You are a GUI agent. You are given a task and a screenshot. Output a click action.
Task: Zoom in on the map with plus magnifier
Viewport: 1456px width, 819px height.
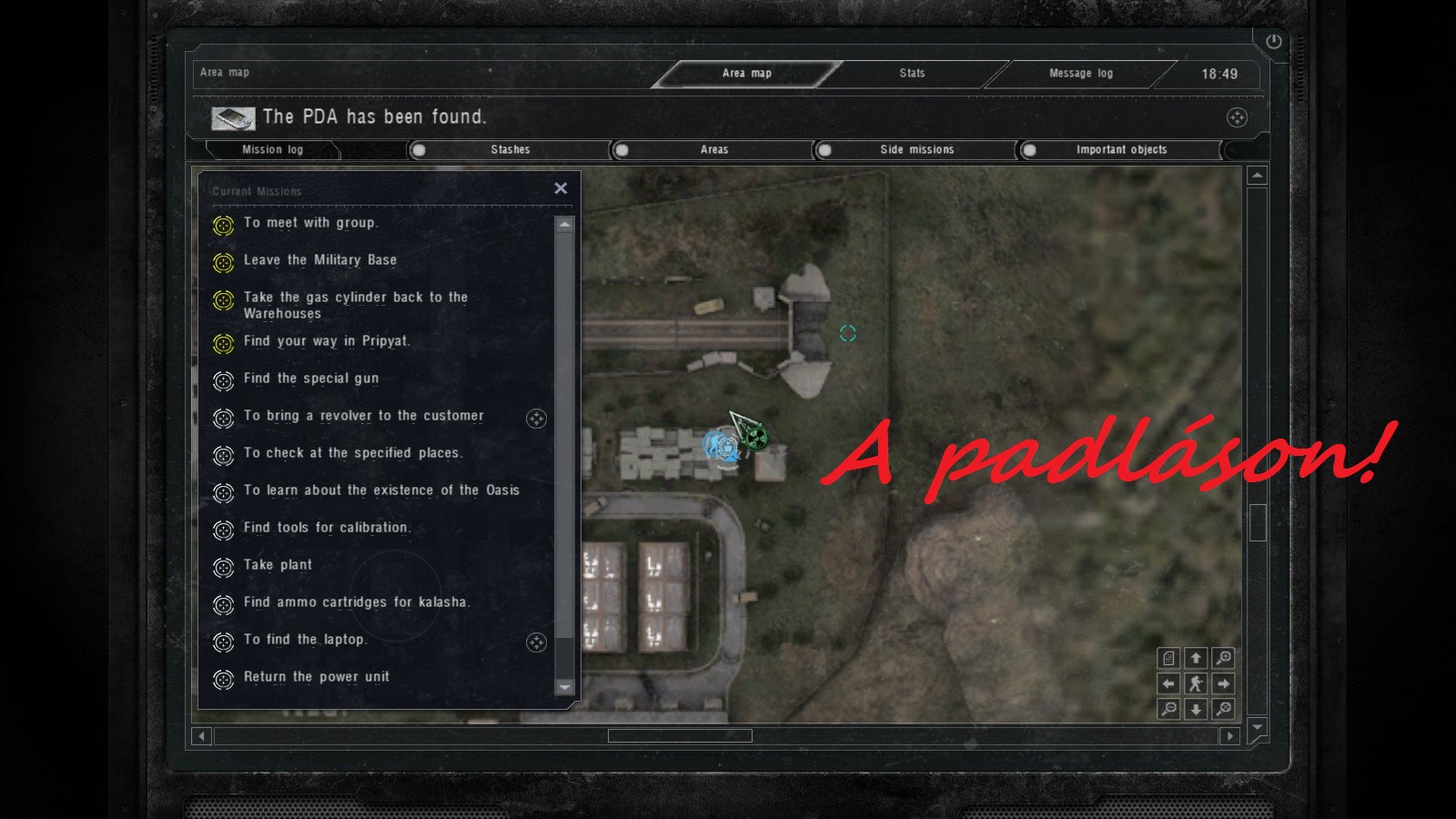(1224, 658)
